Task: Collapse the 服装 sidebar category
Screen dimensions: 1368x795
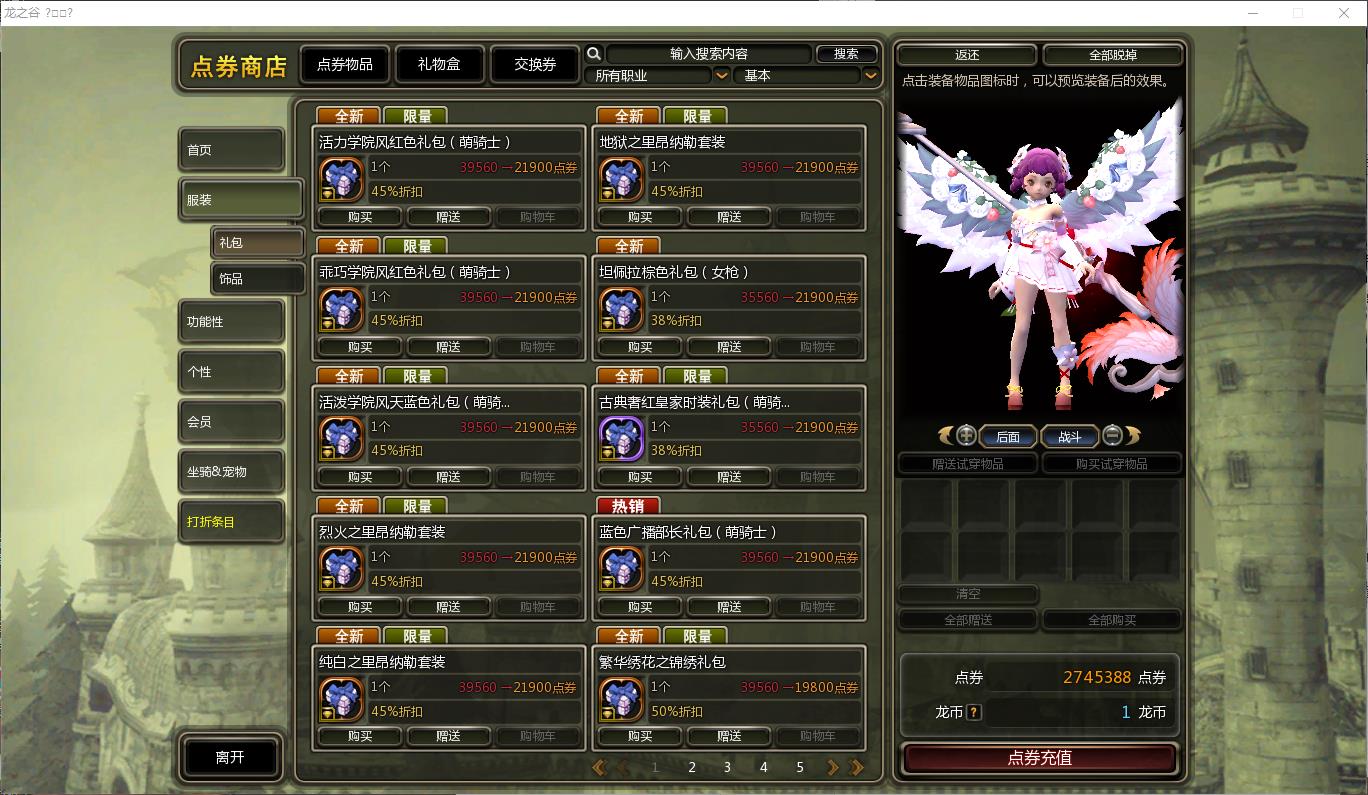Action: click(x=240, y=198)
